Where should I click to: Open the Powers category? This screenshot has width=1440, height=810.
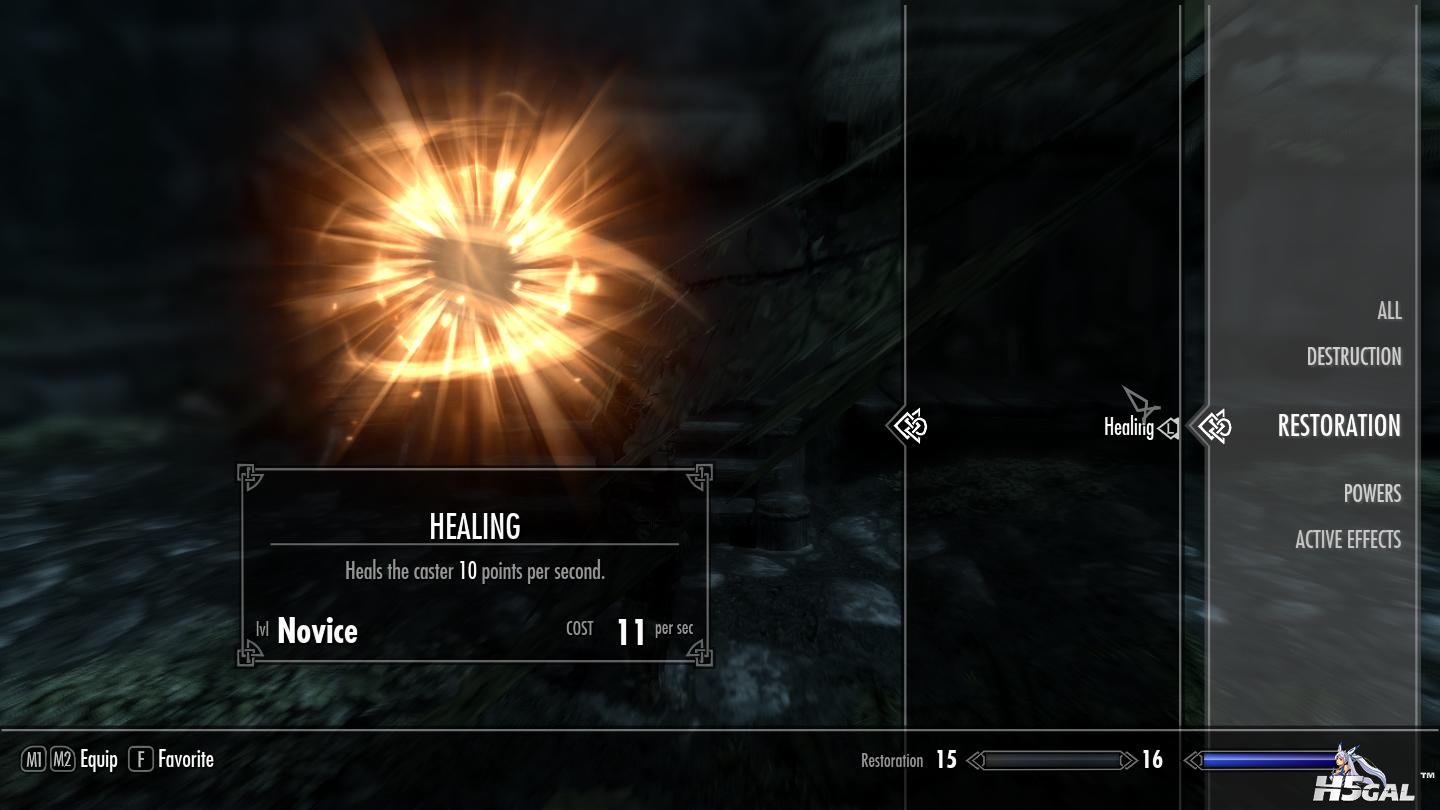(1371, 493)
